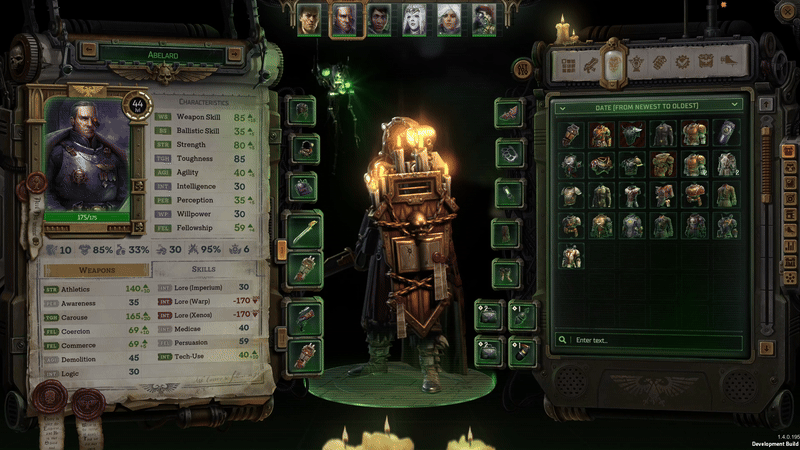
Task: Choose the first party member portrait
Action: (310, 19)
